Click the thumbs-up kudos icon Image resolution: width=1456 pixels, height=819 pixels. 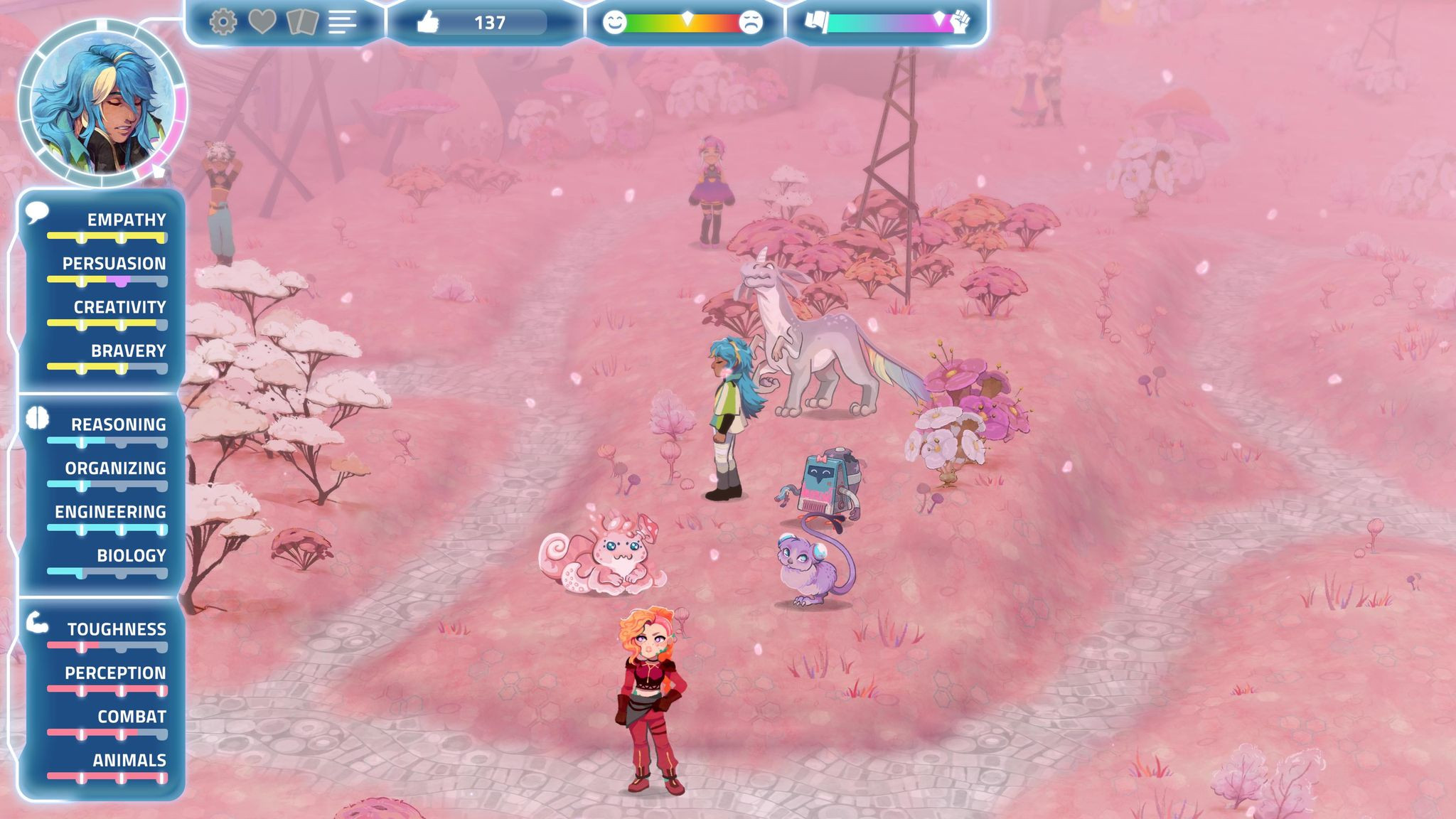[x=427, y=23]
